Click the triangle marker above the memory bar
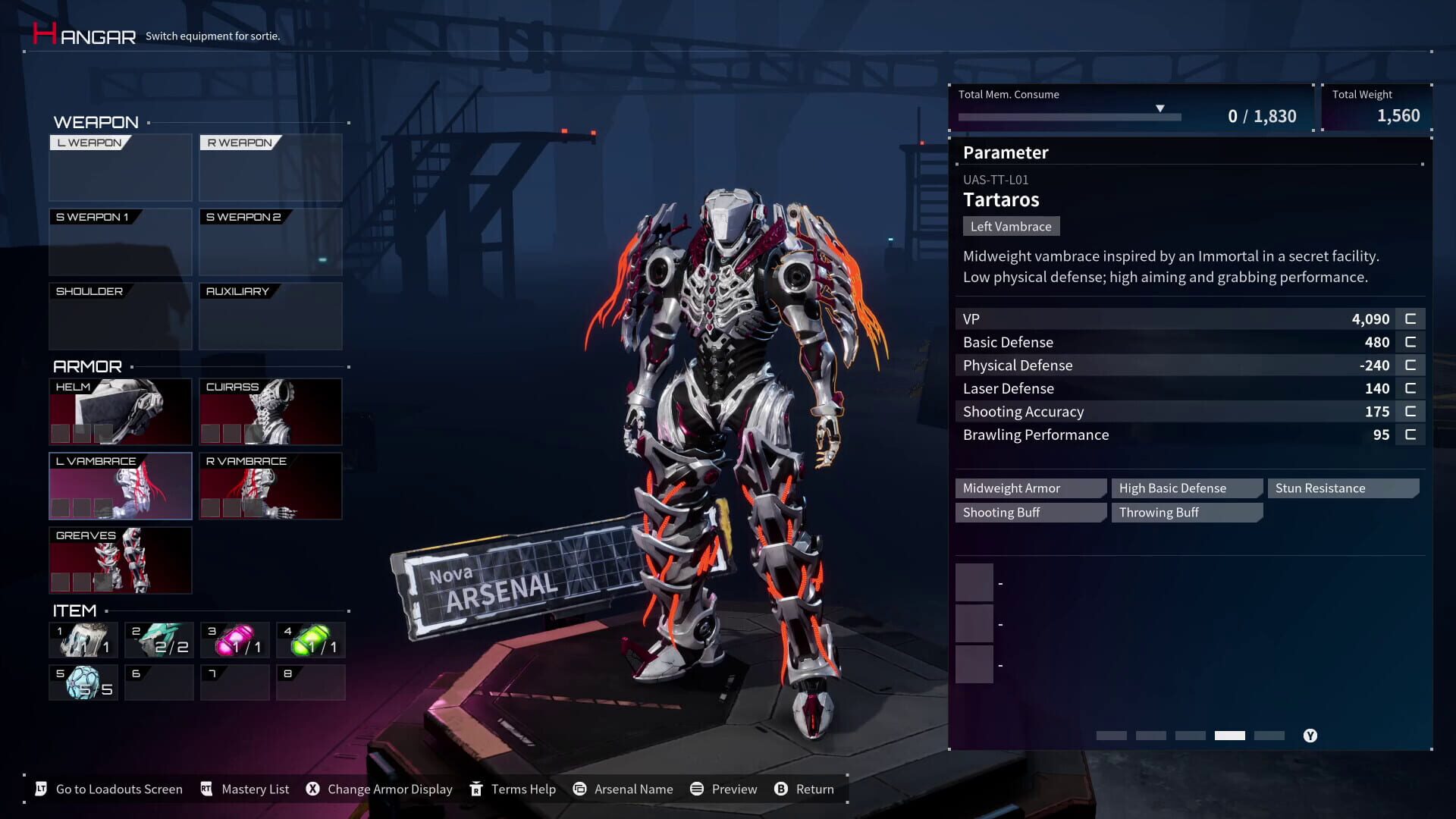The image size is (1456, 819). click(x=1160, y=108)
